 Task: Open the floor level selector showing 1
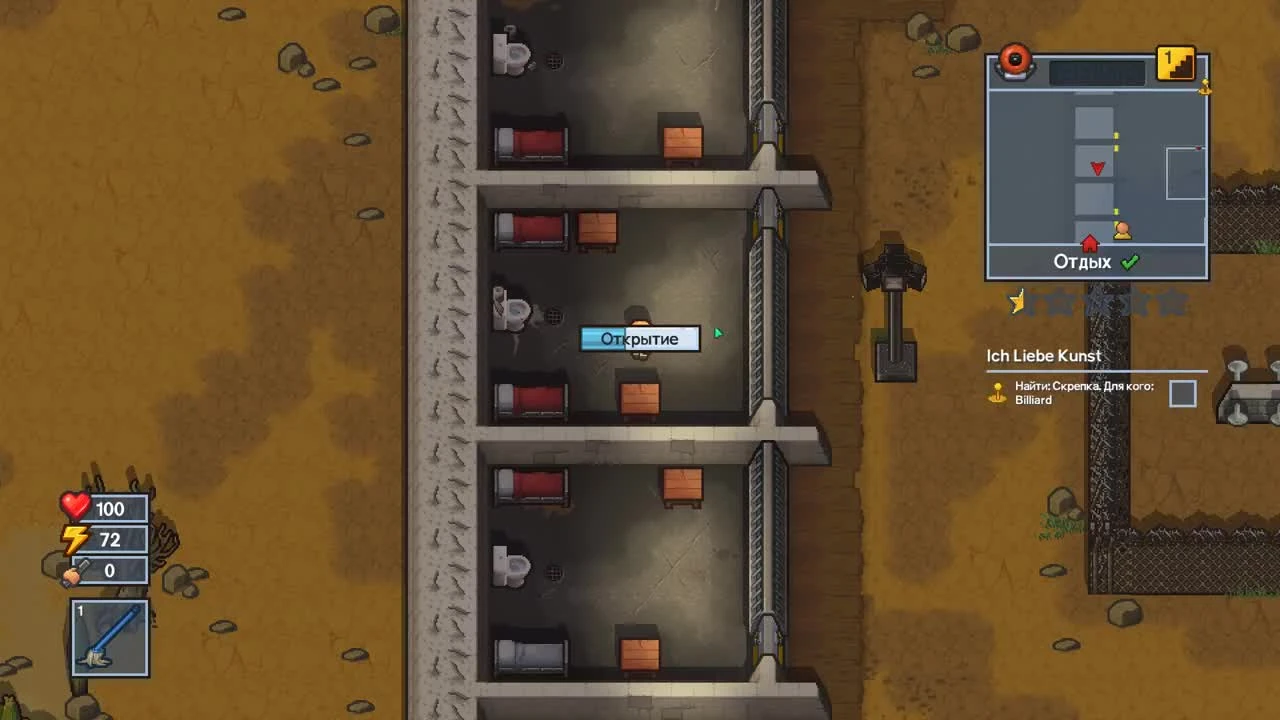pyautogui.click(x=1176, y=63)
